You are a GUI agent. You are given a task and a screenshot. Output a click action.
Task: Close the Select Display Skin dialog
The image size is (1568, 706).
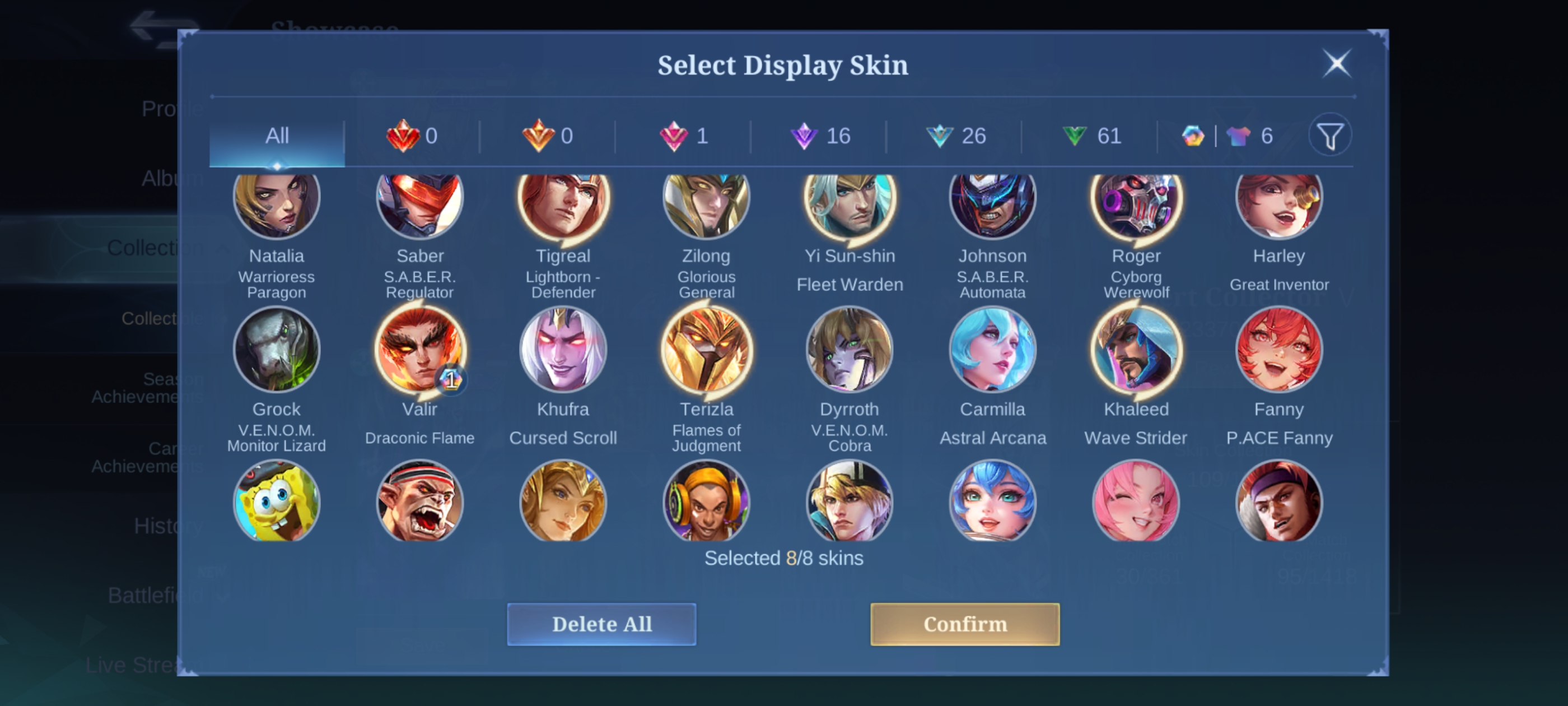[x=1336, y=63]
